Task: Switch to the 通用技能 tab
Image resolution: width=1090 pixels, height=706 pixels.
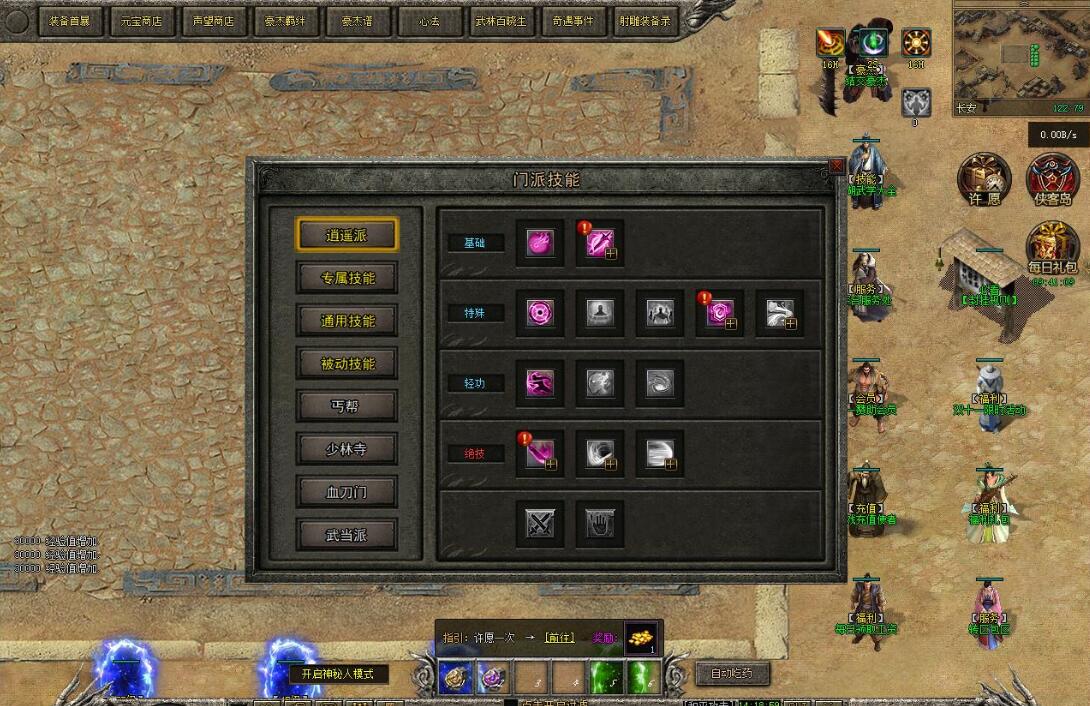Action: click(x=347, y=321)
